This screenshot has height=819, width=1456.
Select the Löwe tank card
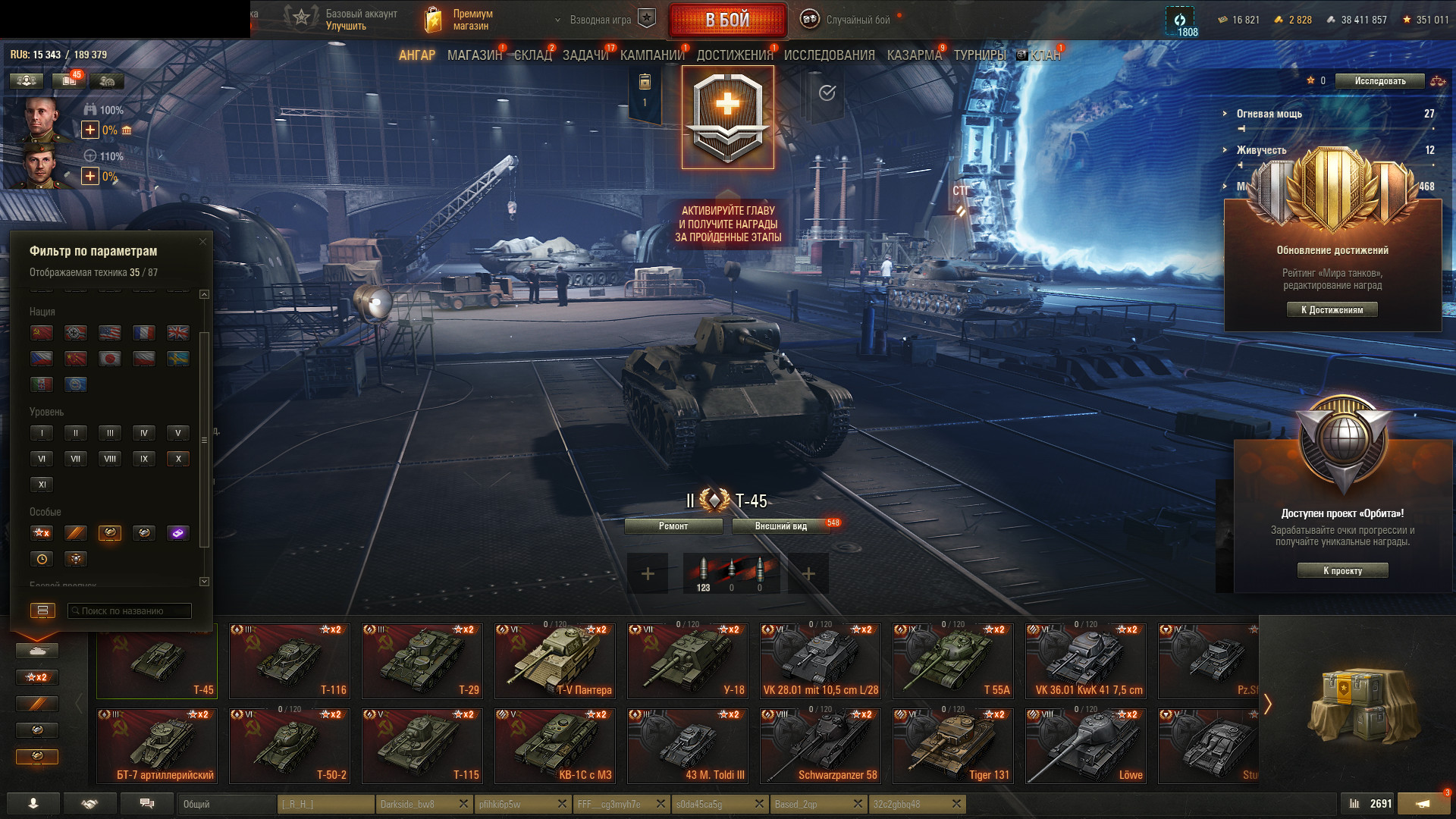pos(1085,745)
